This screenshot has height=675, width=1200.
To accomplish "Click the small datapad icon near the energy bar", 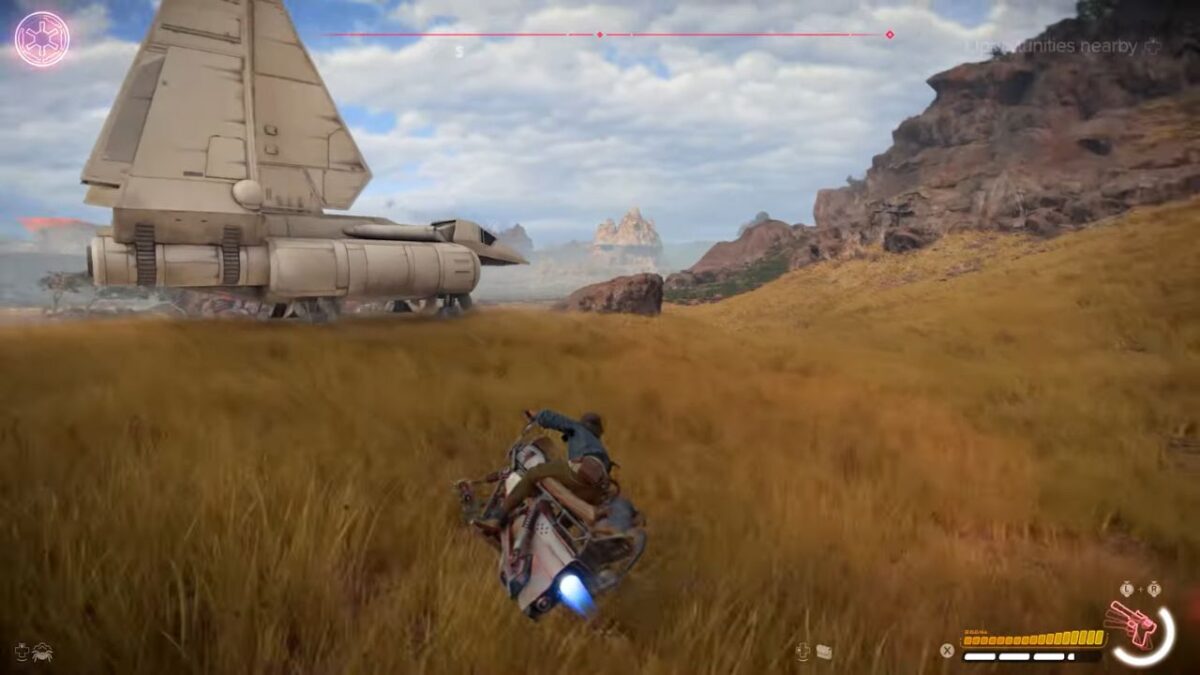I will click(x=824, y=652).
